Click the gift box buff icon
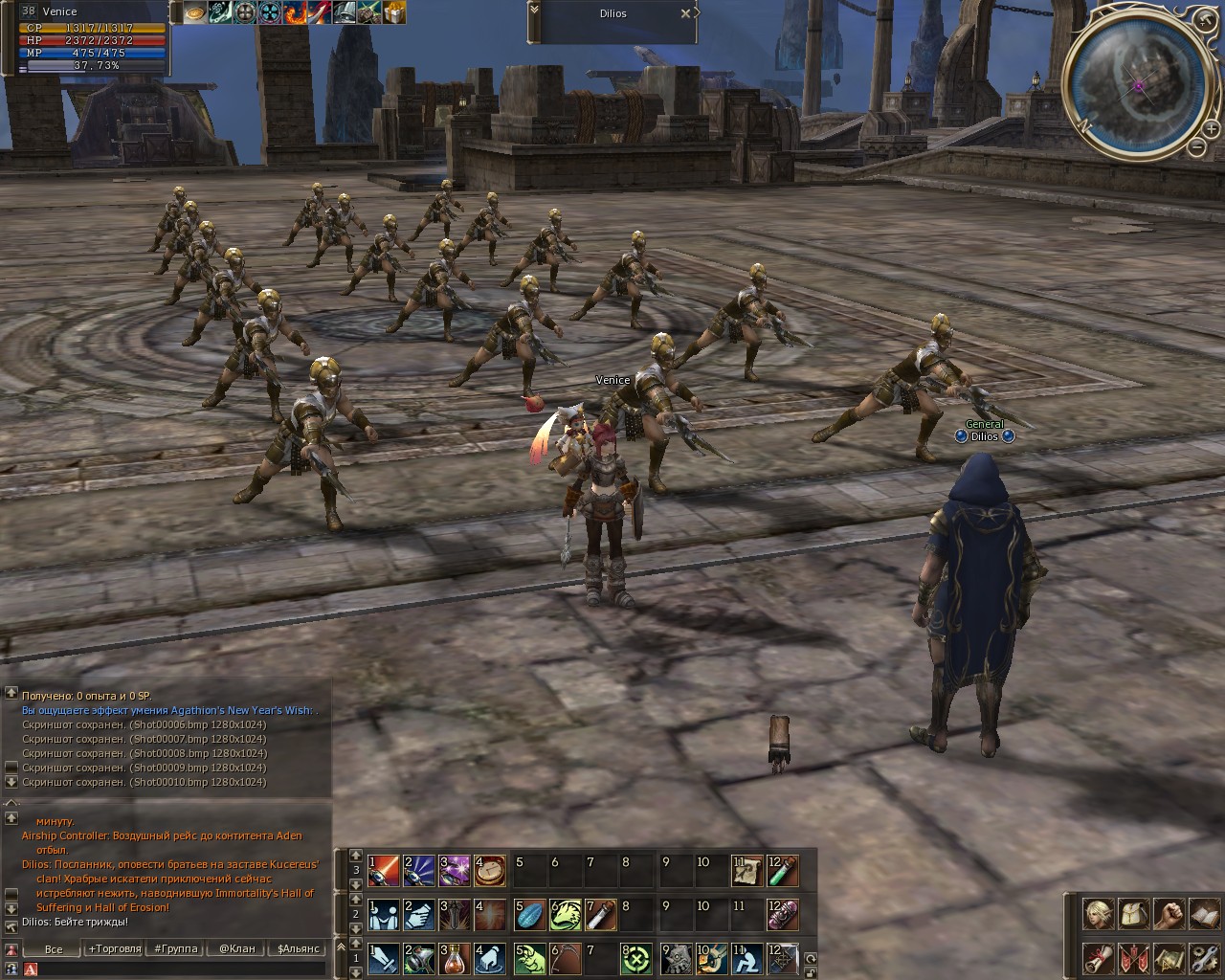The width and height of the screenshot is (1225, 980). click(x=393, y=12)
